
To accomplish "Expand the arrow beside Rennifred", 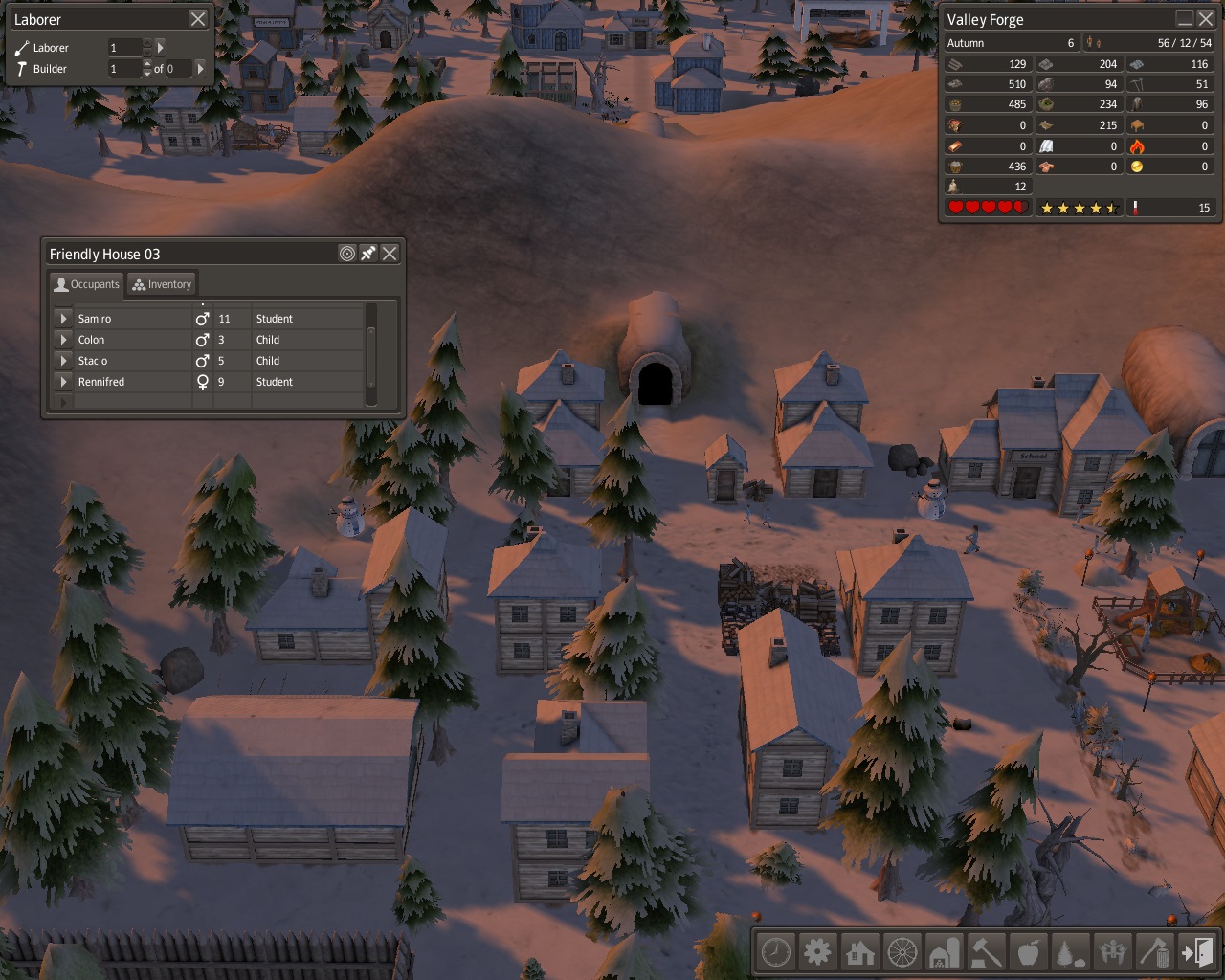I will coord(63,382).
